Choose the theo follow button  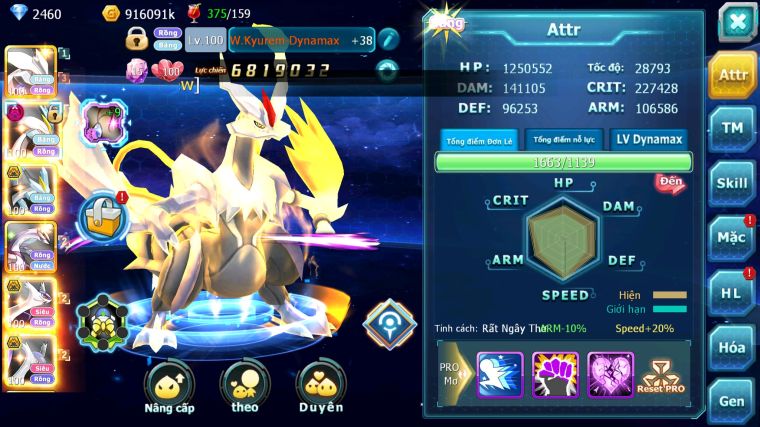[x=245, y=385]
